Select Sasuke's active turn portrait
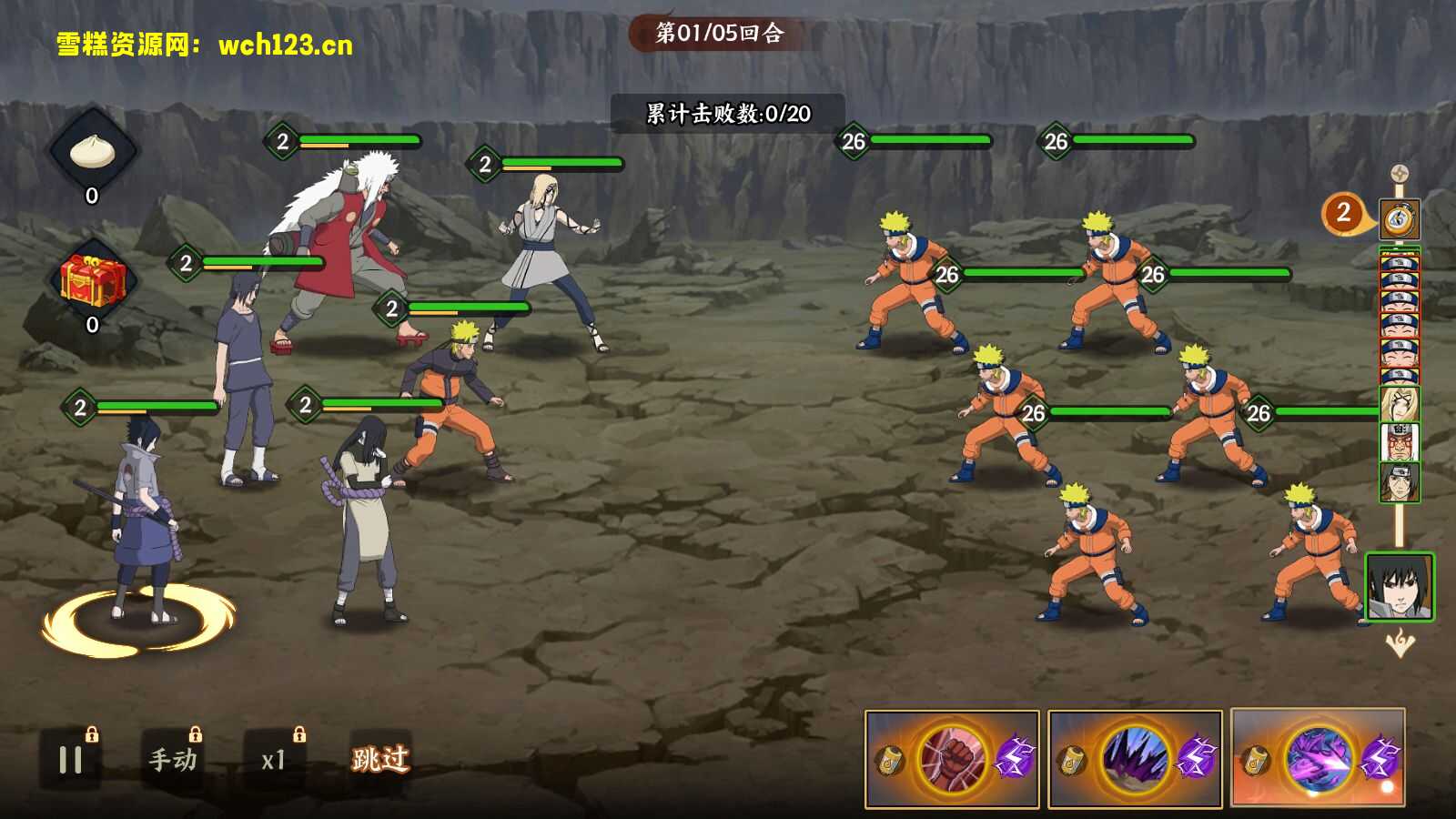The width and height of the screenshot is (1456, 819). point(1400,587)
